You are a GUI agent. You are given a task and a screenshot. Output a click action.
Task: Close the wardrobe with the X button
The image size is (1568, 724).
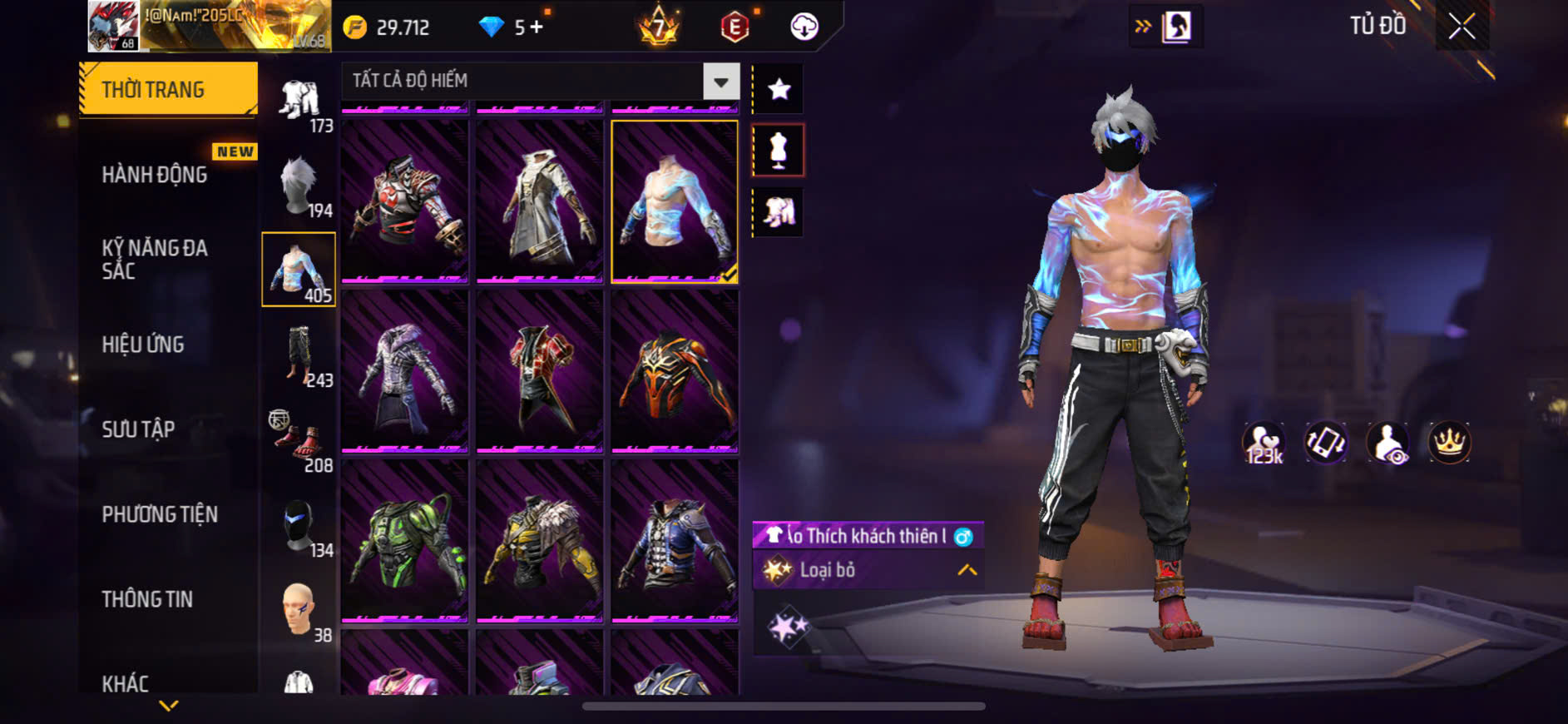(1461, 27)
